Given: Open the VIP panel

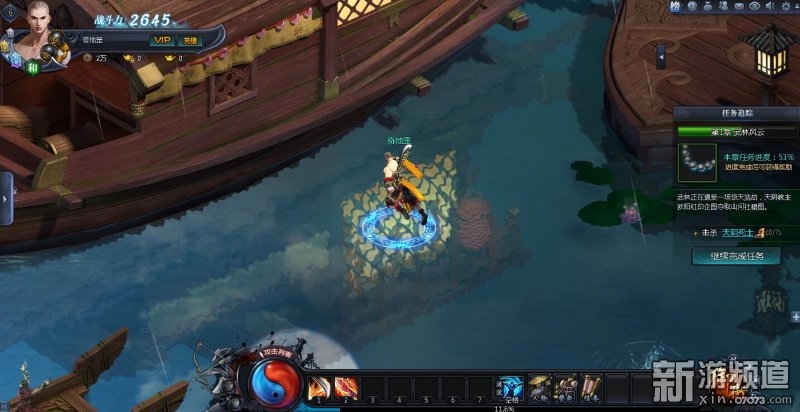Looking at the screenshot, I should click(x=163, y=40).
